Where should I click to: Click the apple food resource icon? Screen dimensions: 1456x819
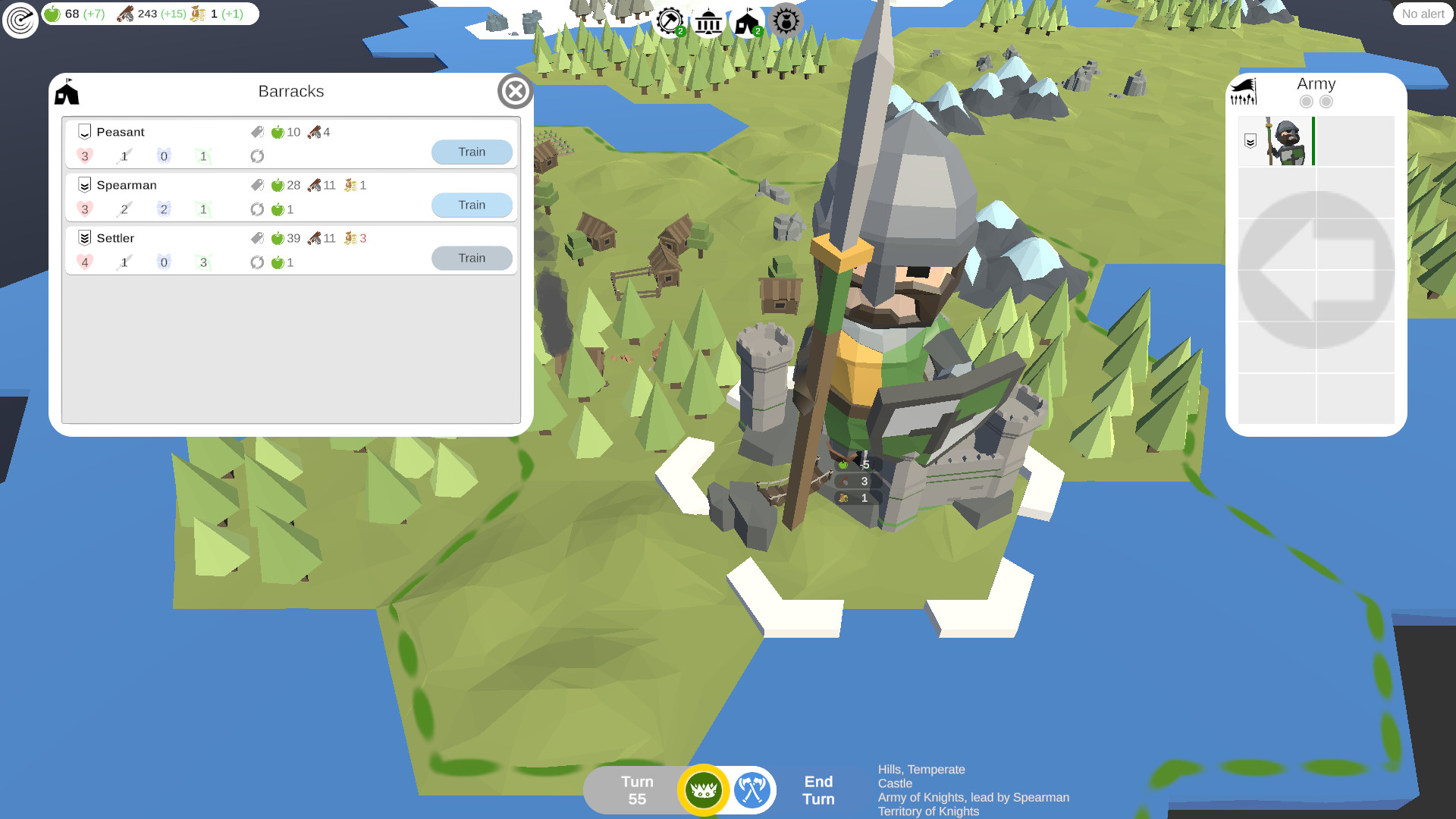[52, 13]
